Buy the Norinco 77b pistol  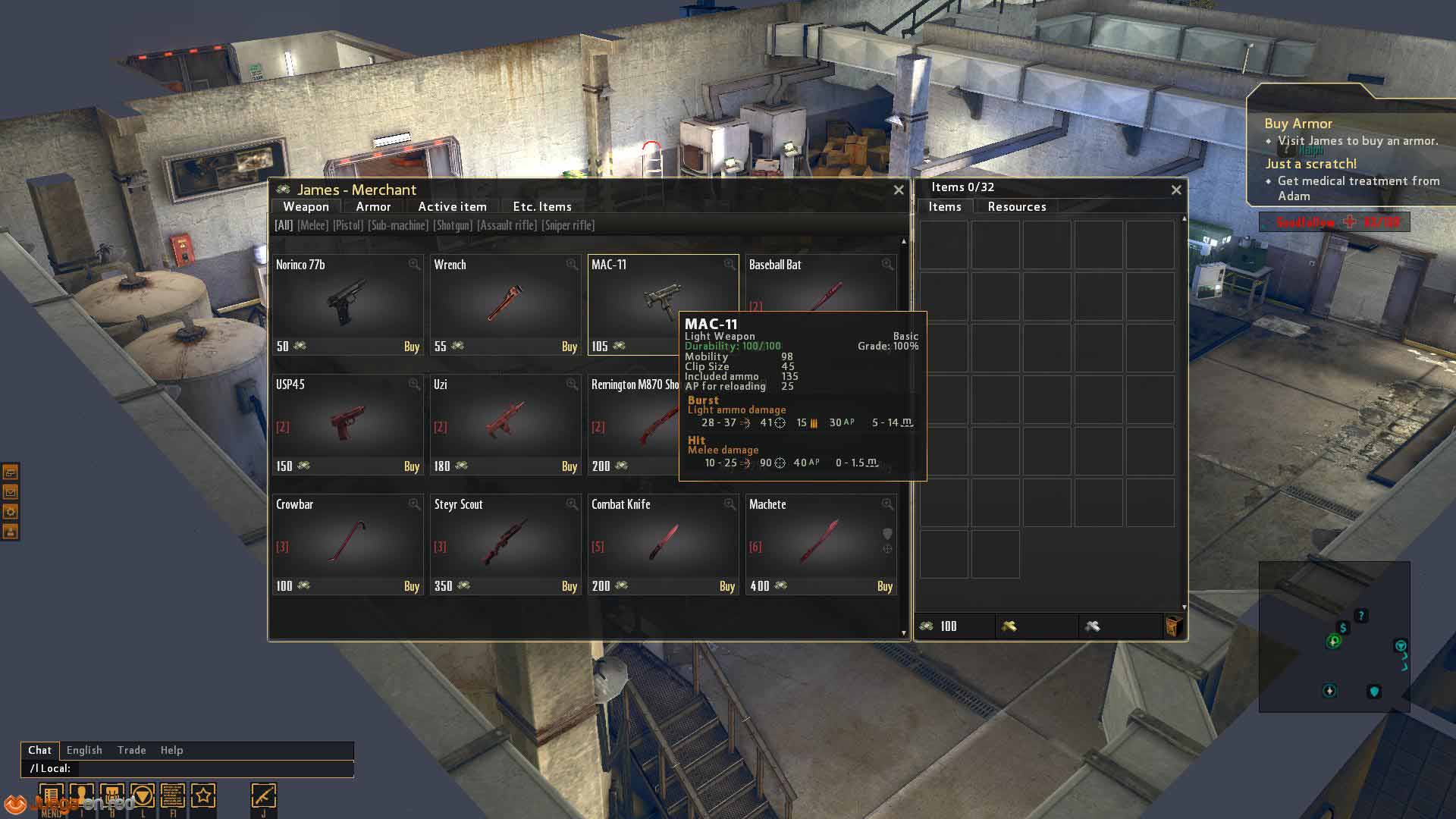coord(411,347)
